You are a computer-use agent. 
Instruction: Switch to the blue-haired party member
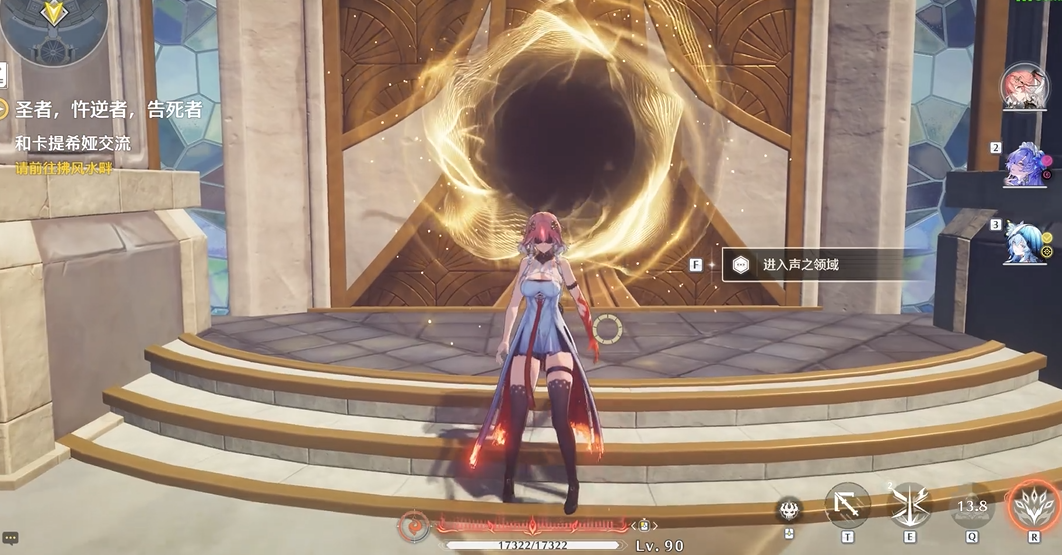coord(1025,242)
